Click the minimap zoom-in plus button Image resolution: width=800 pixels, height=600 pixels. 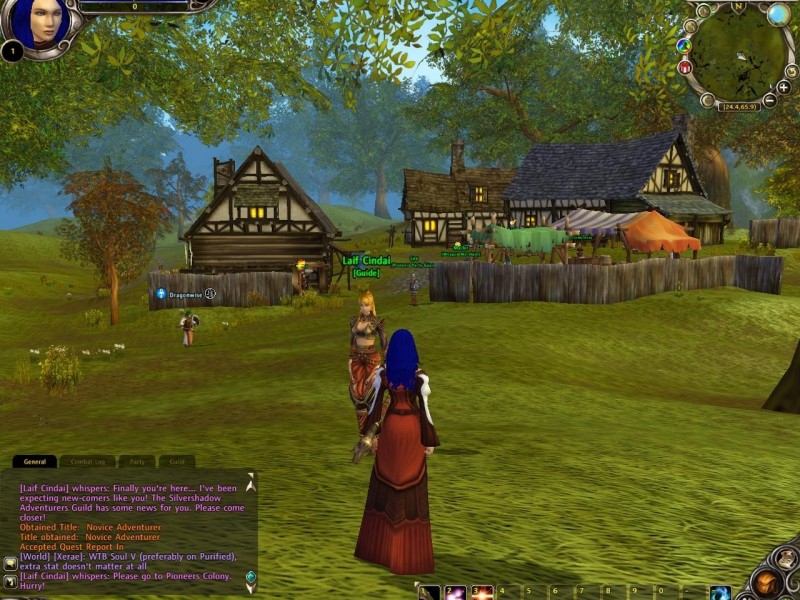783,87
